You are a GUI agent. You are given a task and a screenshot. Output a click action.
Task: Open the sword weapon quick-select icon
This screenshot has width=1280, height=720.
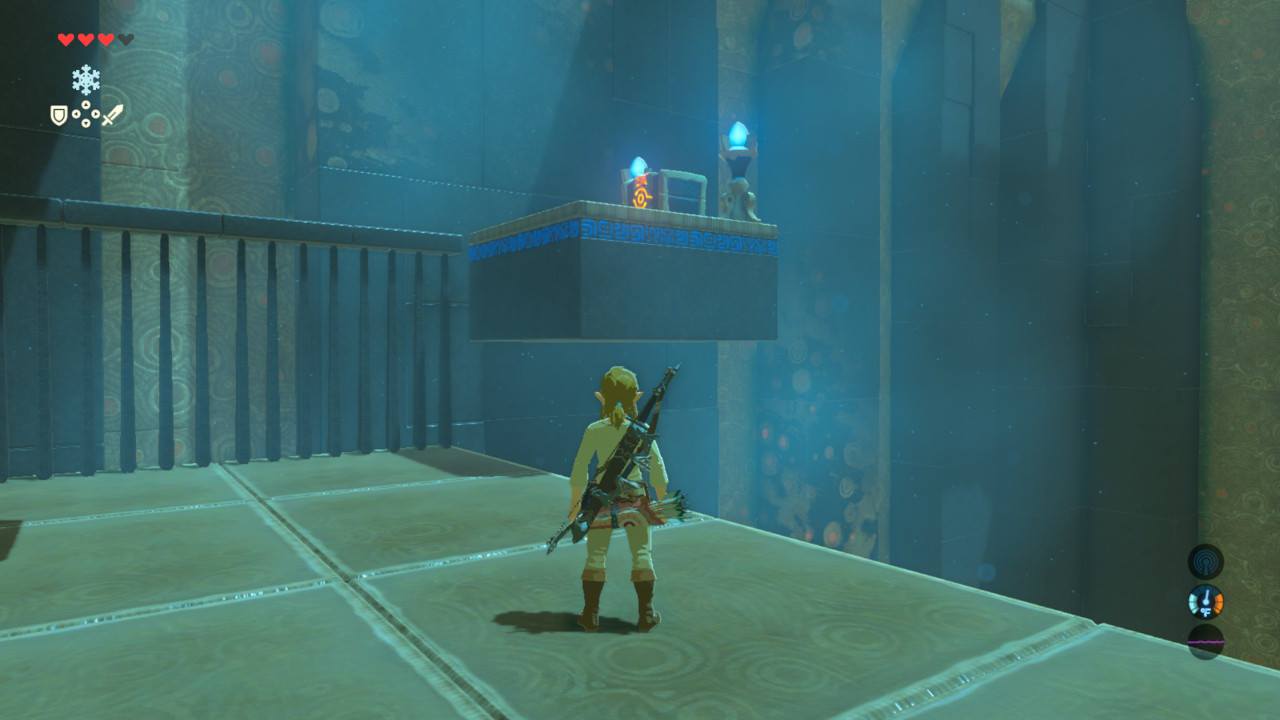point(112,115)
